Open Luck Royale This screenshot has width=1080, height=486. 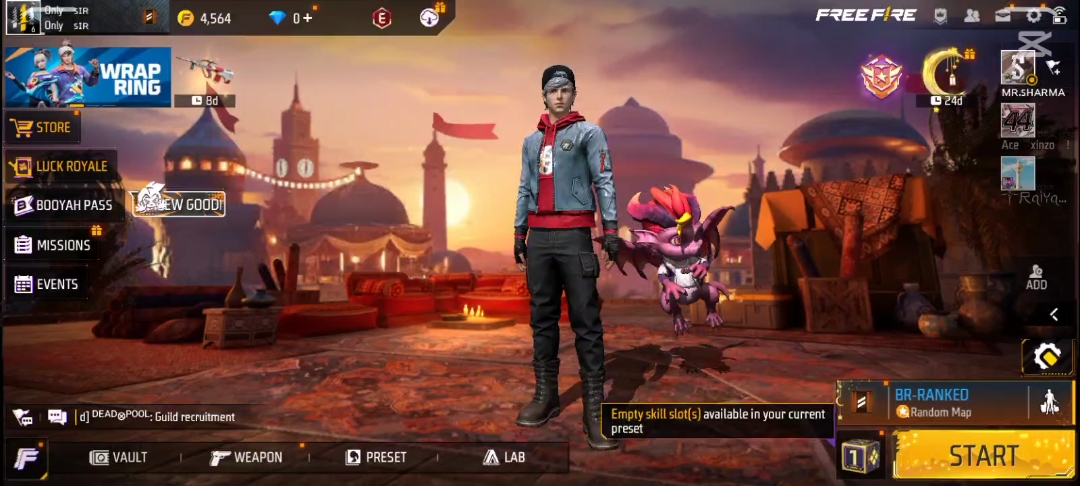60,166
